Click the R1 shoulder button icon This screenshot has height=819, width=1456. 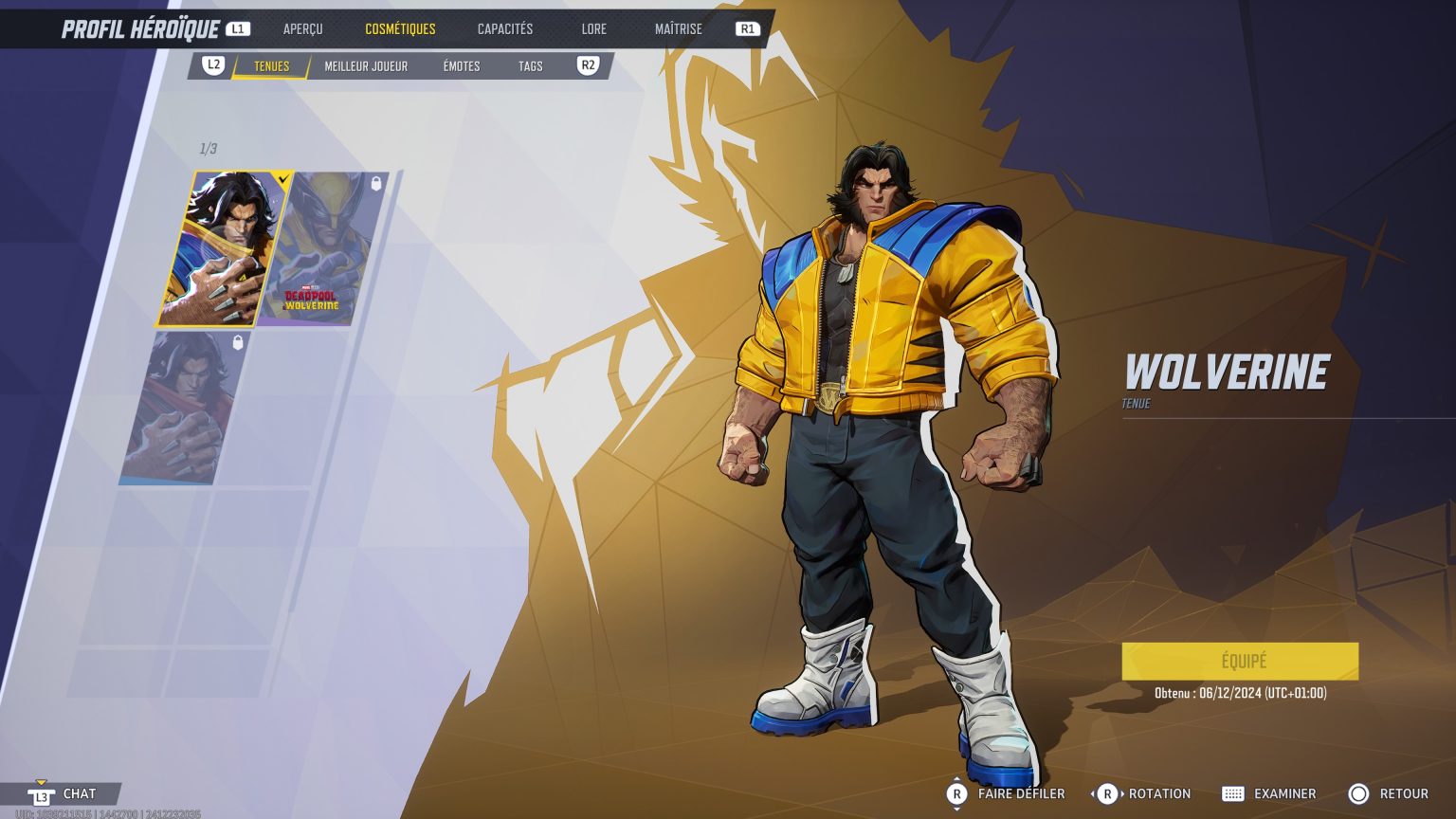point(746,28)
